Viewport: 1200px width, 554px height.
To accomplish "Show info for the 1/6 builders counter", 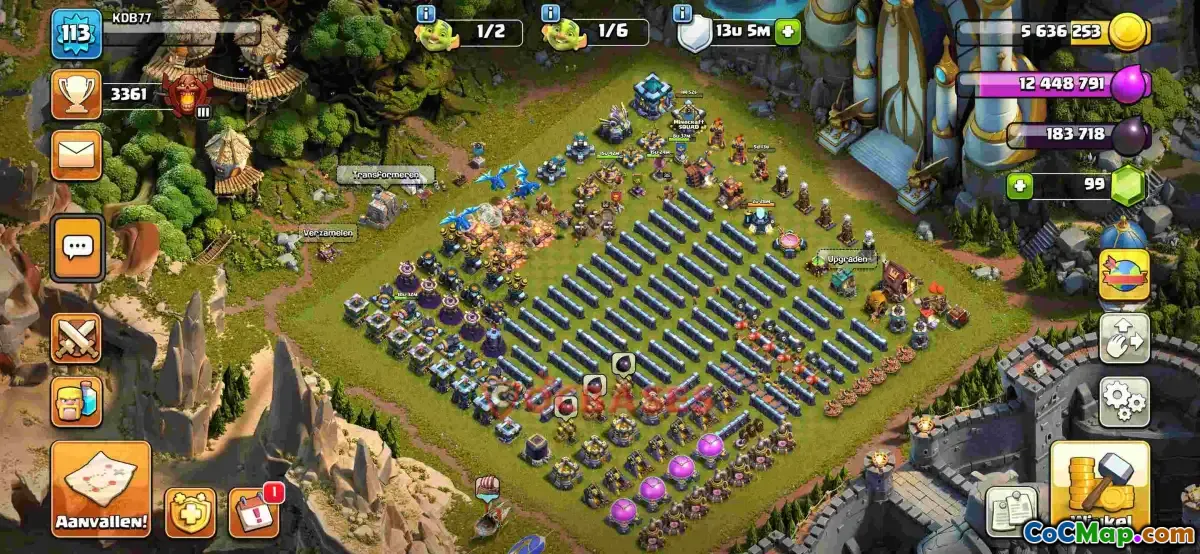I will pos(550,14).
